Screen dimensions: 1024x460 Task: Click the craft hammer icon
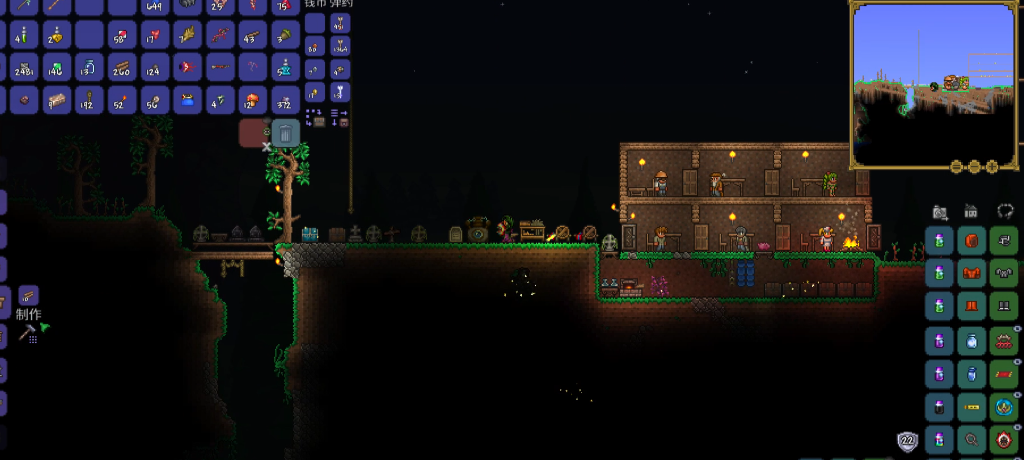tap(29, 332)
